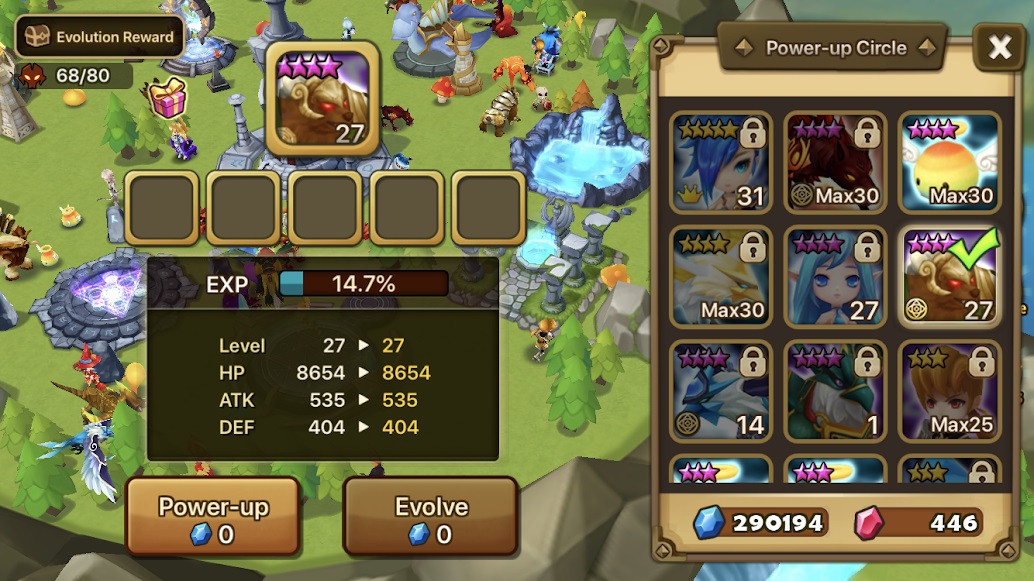Select the blue-haired level 31 monster
The width and height of the screenshot is (1034, 581).
(721, 162)
